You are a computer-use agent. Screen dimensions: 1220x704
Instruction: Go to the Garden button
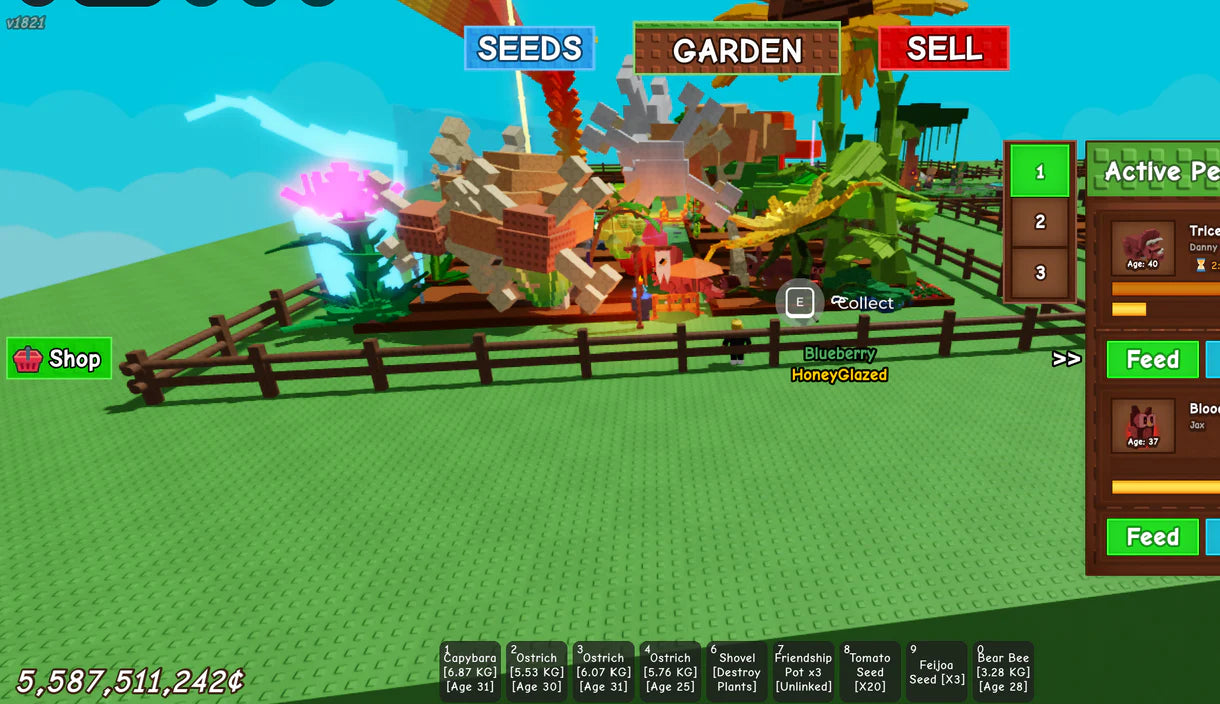pos(737,49)
